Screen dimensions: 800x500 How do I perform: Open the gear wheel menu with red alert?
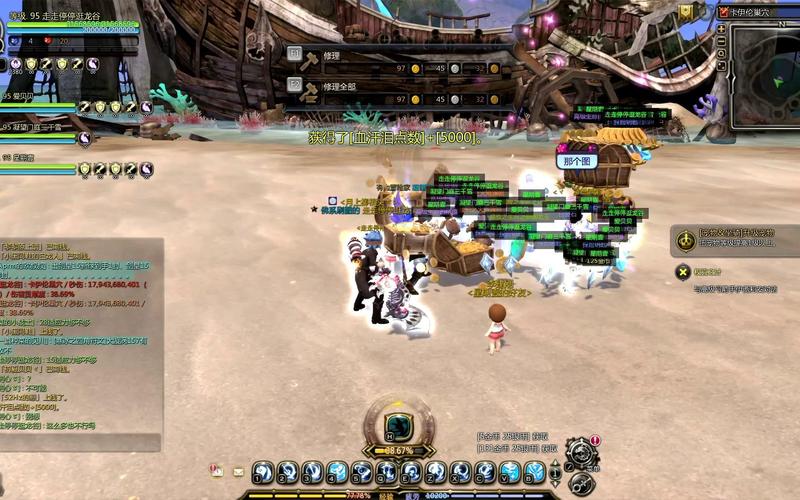[x=581, y=451]
